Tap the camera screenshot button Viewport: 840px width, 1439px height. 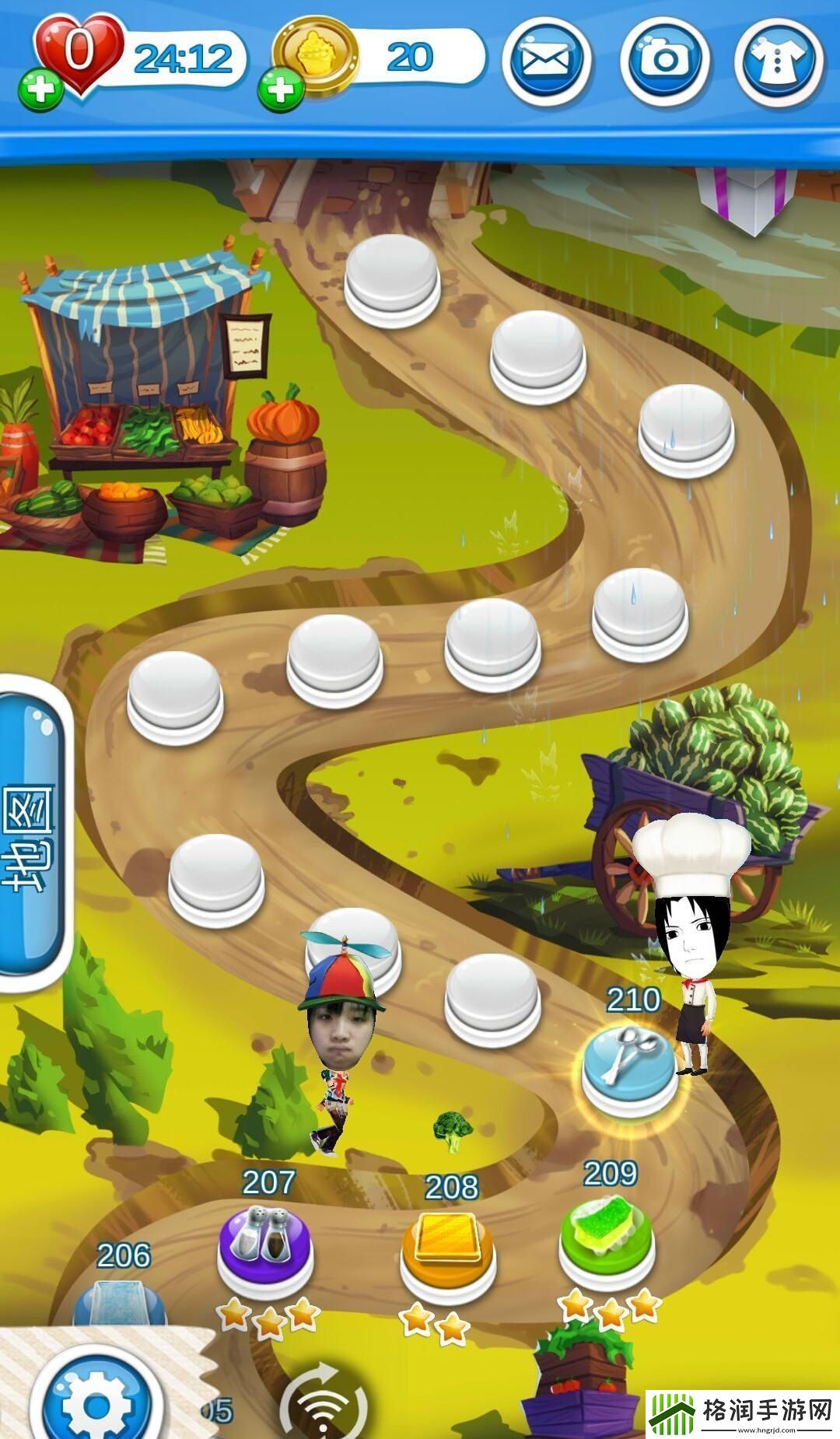click(x=663, y=61)
